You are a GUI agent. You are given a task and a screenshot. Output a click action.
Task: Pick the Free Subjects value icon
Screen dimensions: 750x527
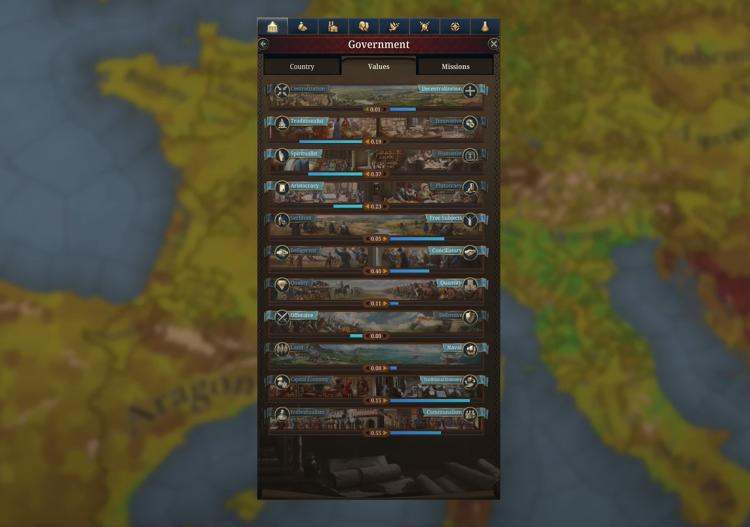(470, 220)
